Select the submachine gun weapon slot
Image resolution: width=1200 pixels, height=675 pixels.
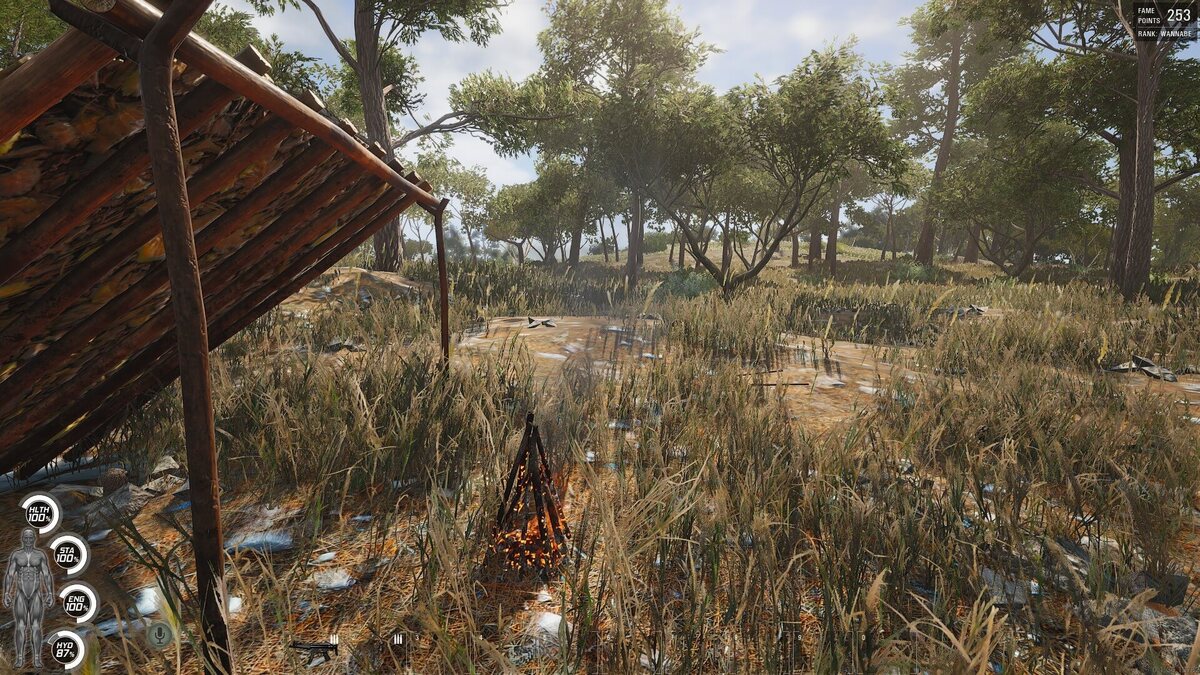[x=315, y=648]
